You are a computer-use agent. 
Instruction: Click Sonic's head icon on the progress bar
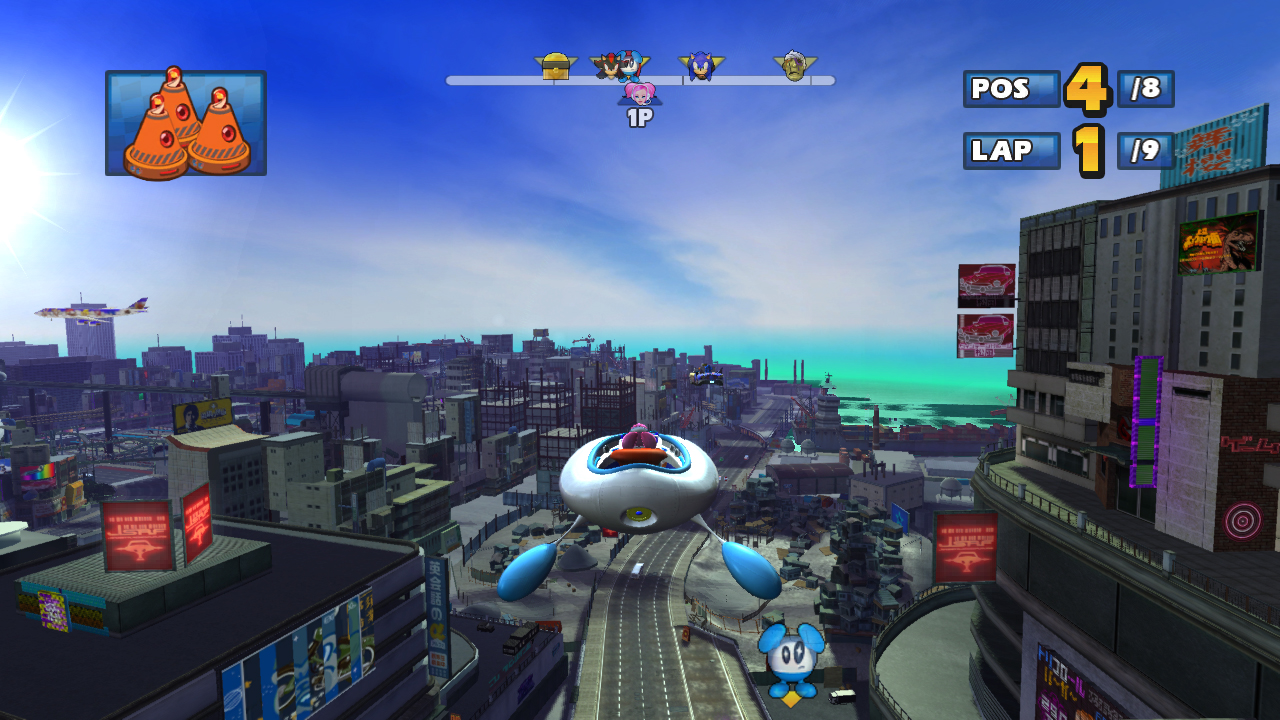click(x=702, y=68)
